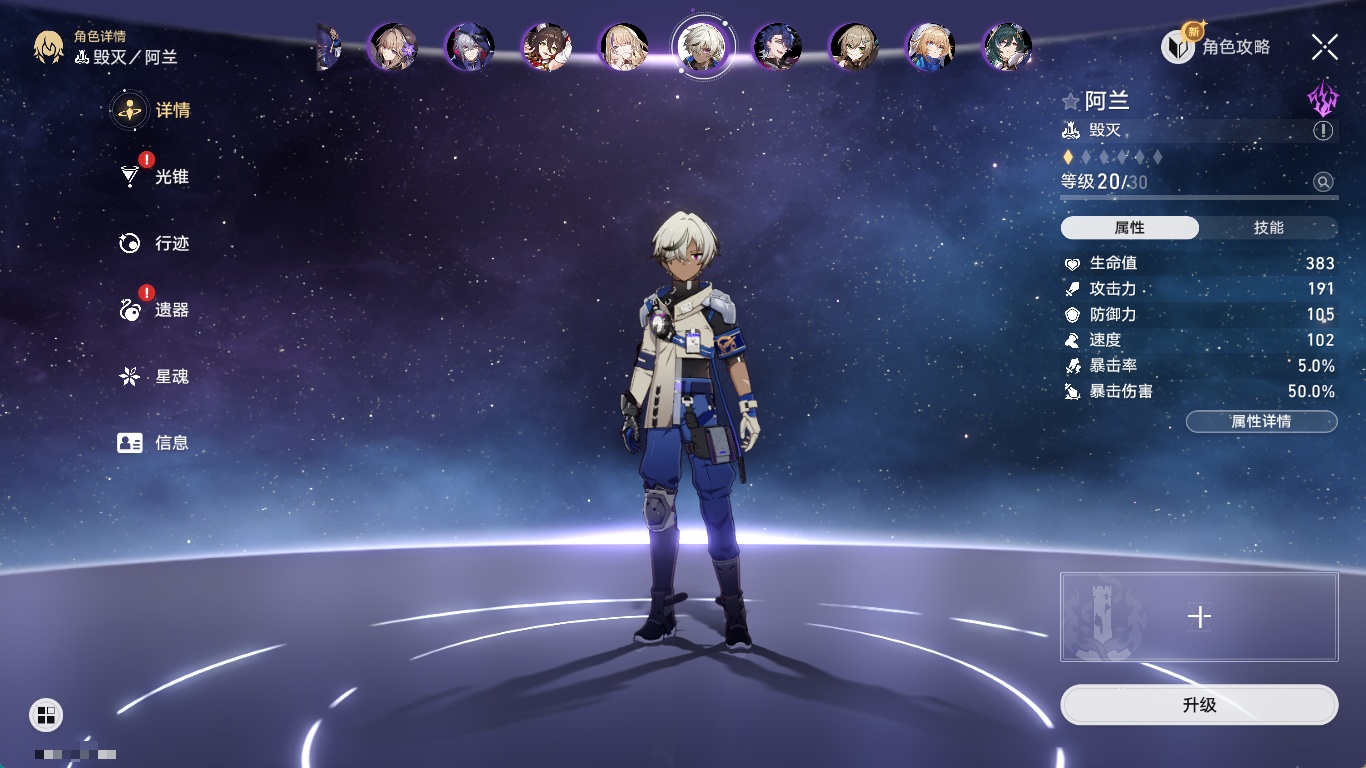This screenshot has width=1366, height=768.
Task: Select the Sparkle portrait with red outfit
Action: pos(547,46)
